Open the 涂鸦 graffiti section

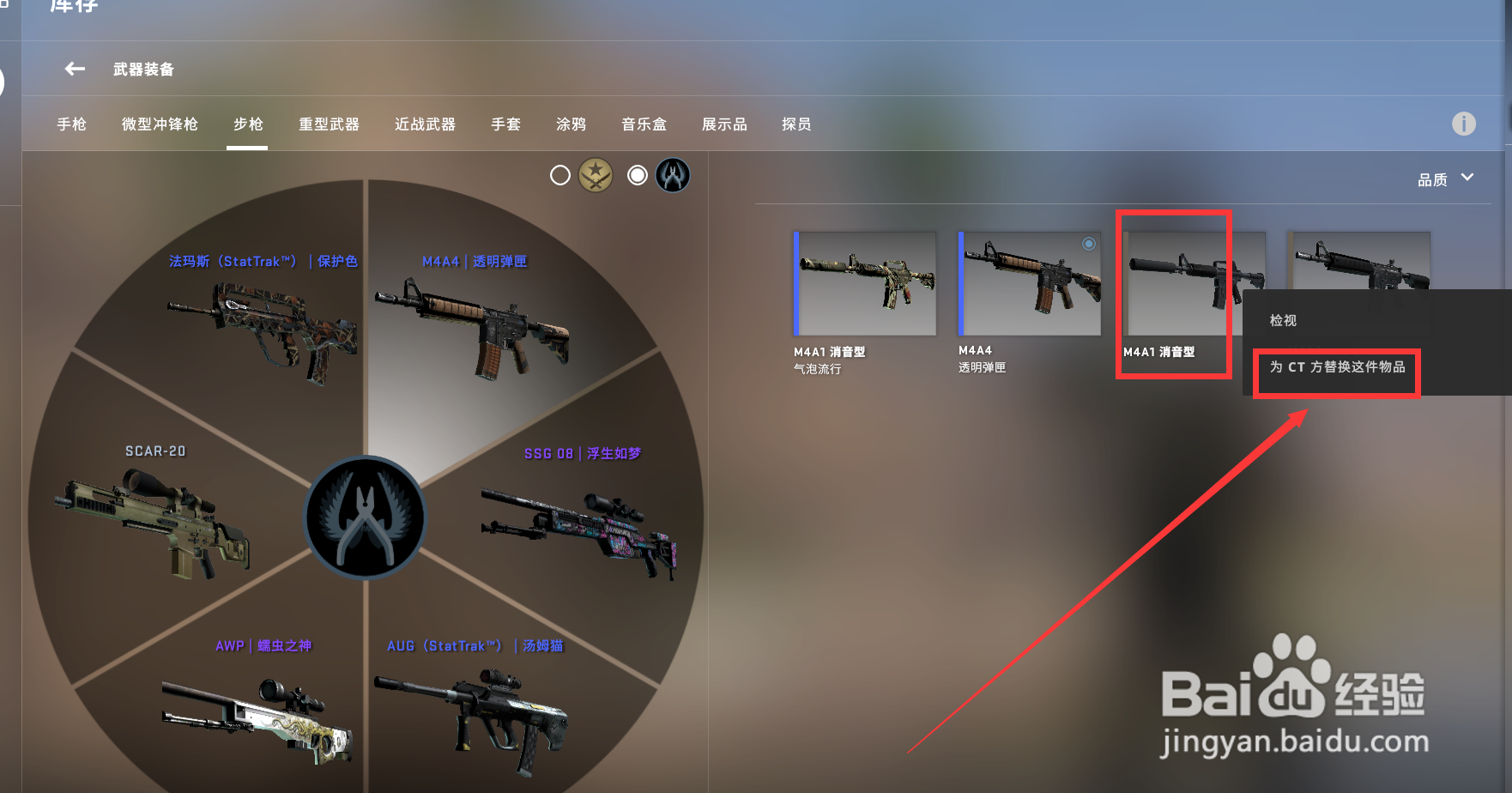click(570, 124)
